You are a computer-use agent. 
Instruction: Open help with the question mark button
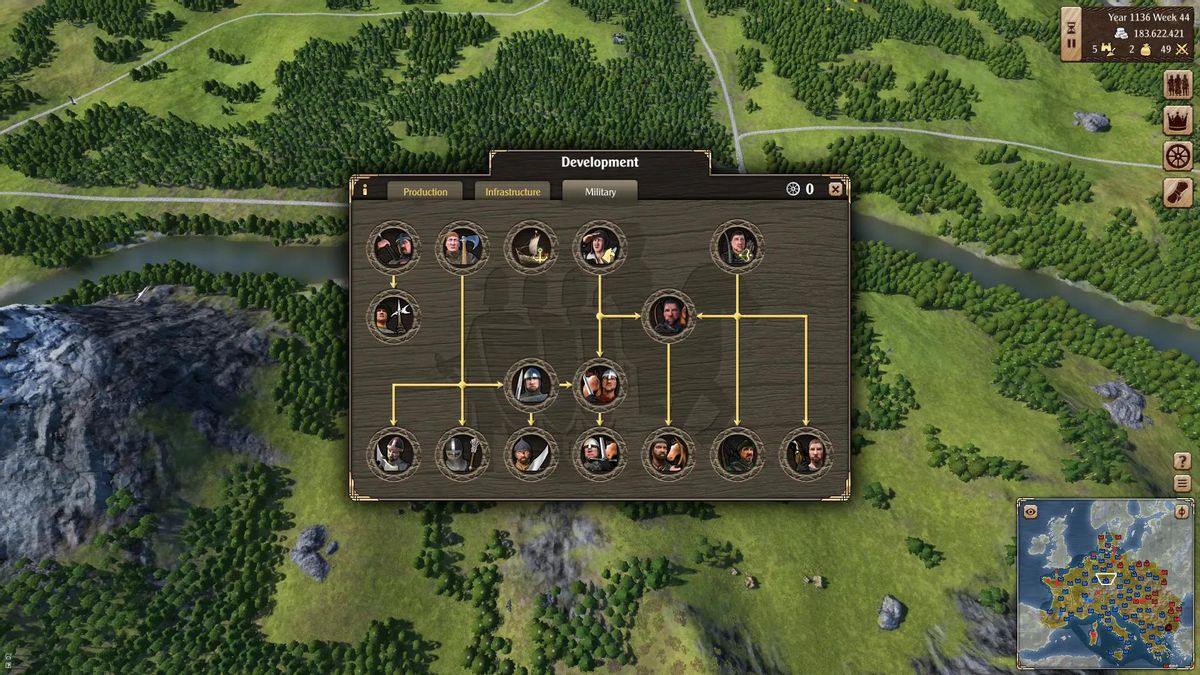coord(1182,462)
